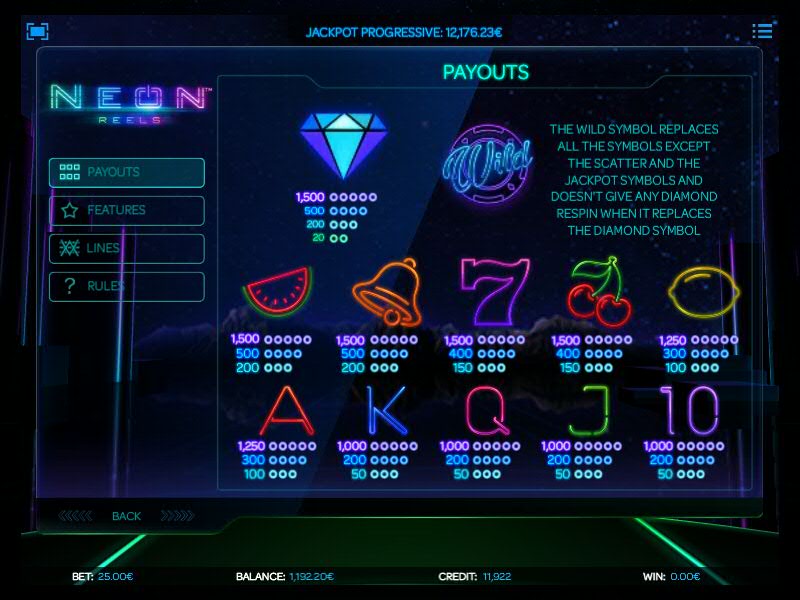800x600 pixels.
Task: Go back using the Back button
Action: click(x=126, y=516)
